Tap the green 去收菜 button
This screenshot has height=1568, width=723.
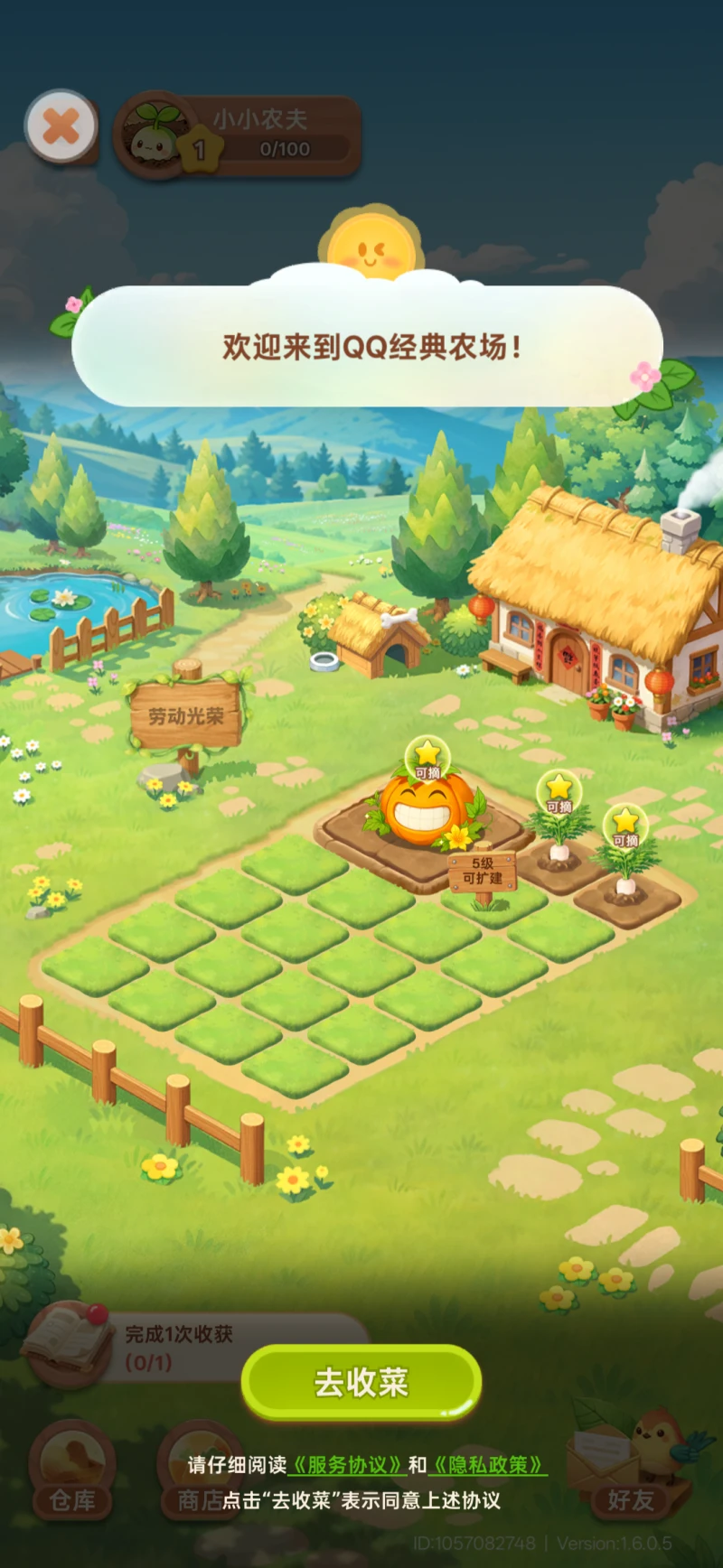click(x=361, y=1382)
